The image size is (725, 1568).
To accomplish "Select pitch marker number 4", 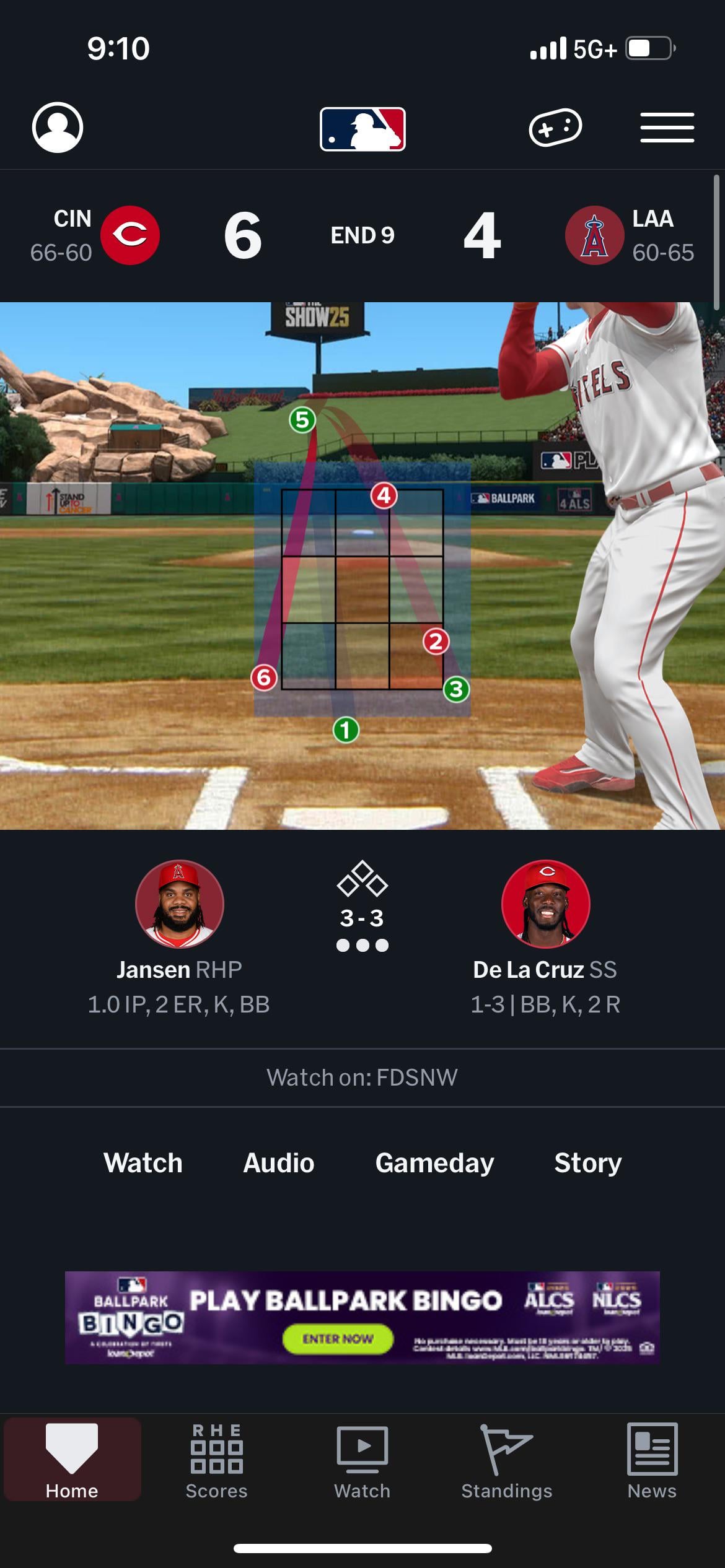I will click(x=384, y=495).
